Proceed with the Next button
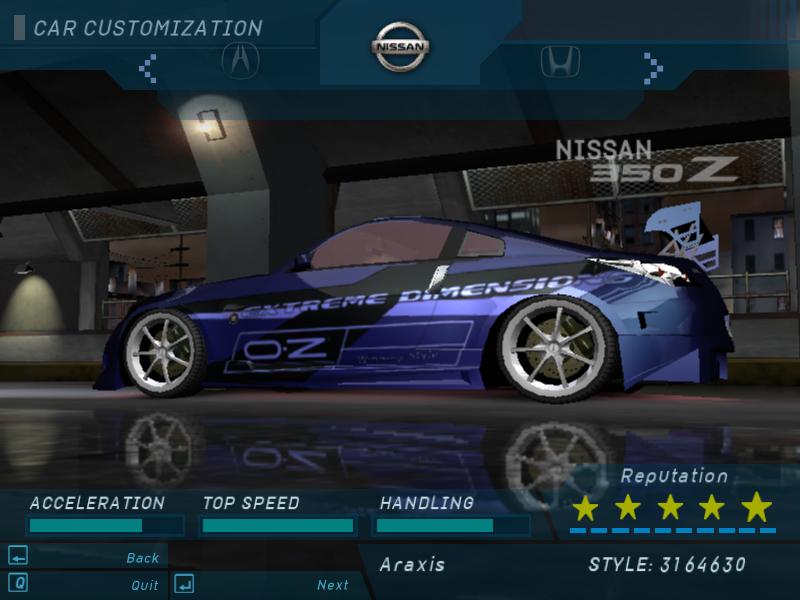800x600 pixels. 333,585
